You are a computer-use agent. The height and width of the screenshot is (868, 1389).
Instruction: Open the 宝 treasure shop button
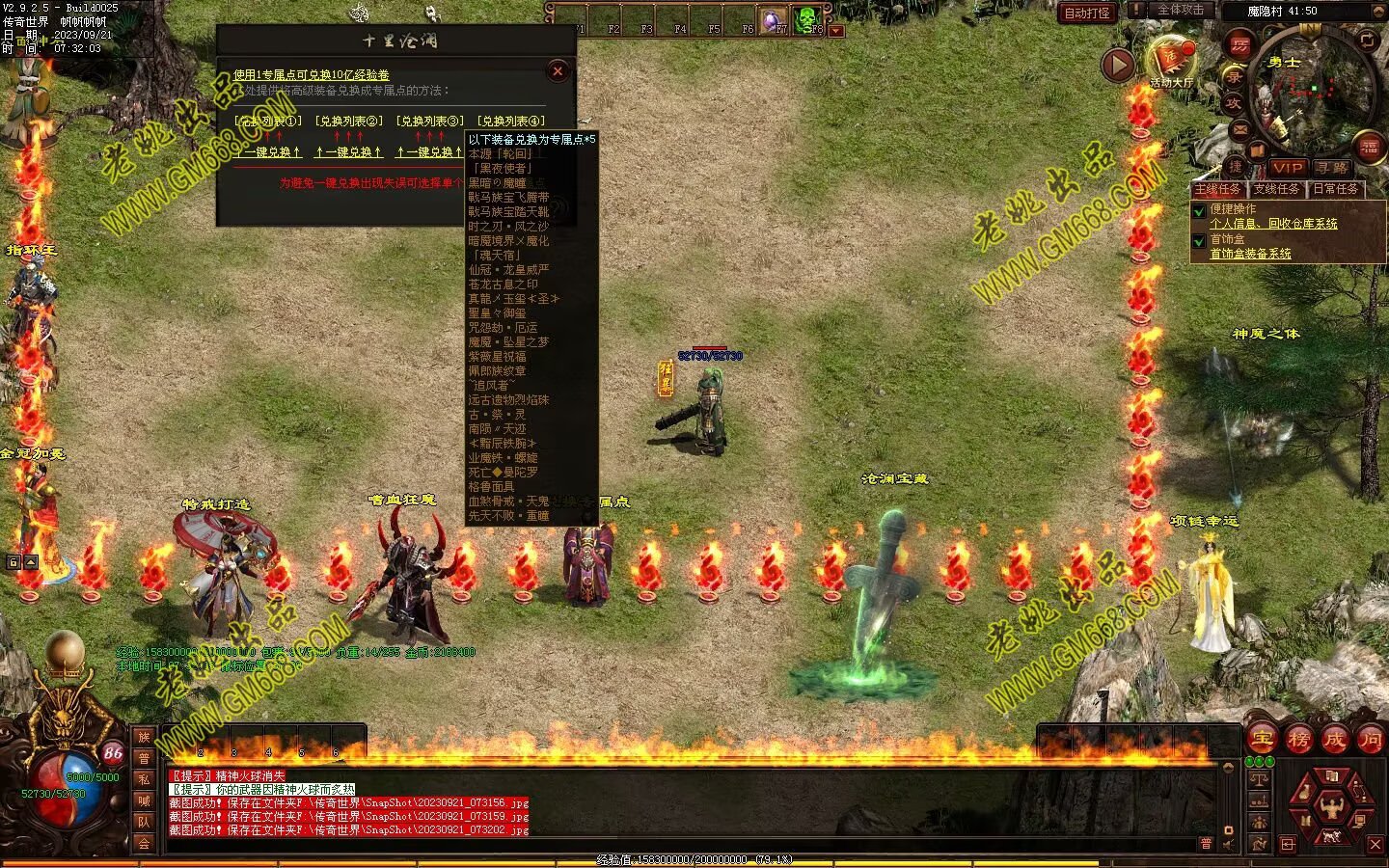pos(1263,740)
